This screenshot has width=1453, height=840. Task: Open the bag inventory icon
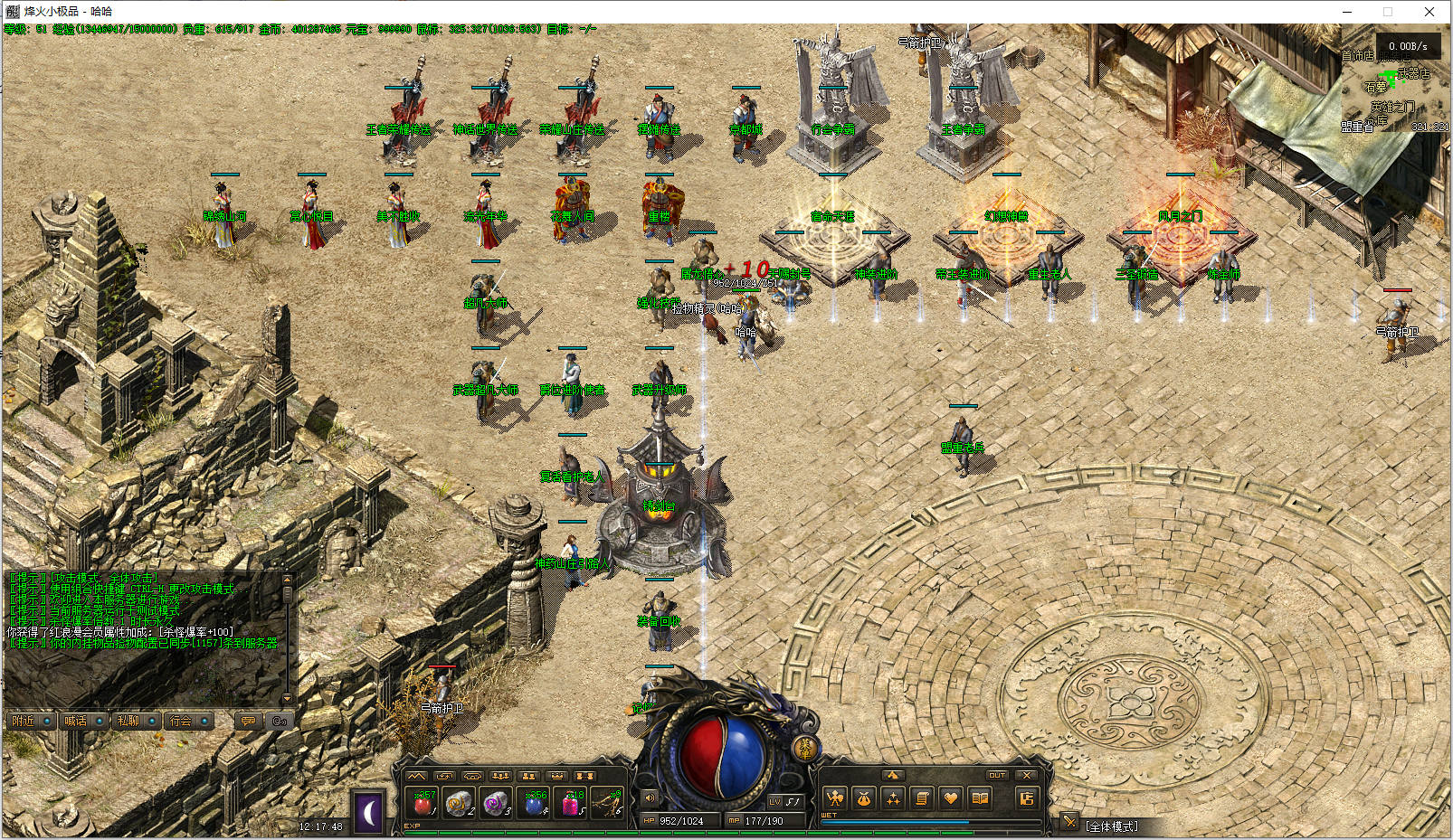[x=864, y=798]
